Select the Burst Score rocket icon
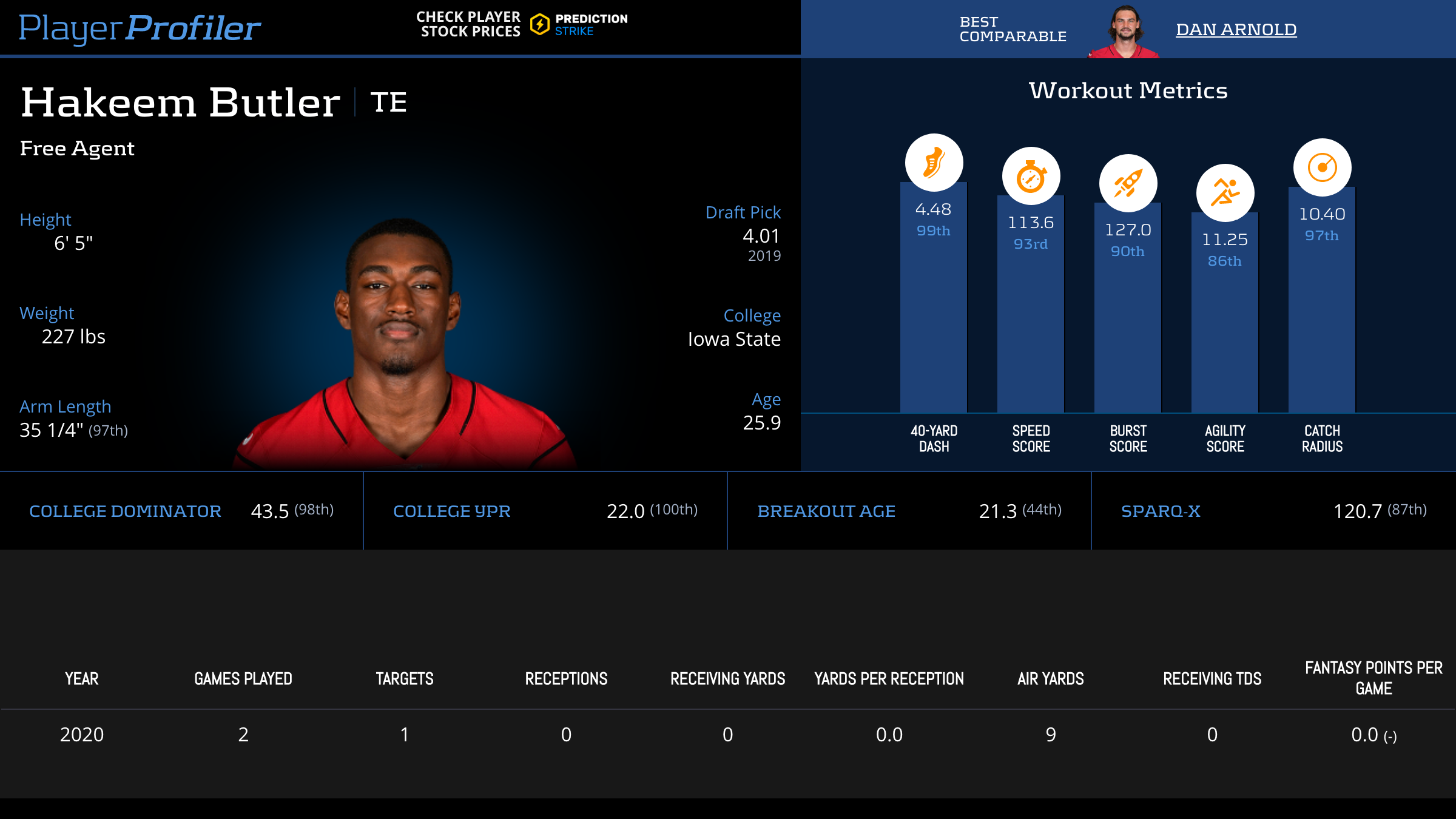 pyautogui.click(x=1128, y=183)
